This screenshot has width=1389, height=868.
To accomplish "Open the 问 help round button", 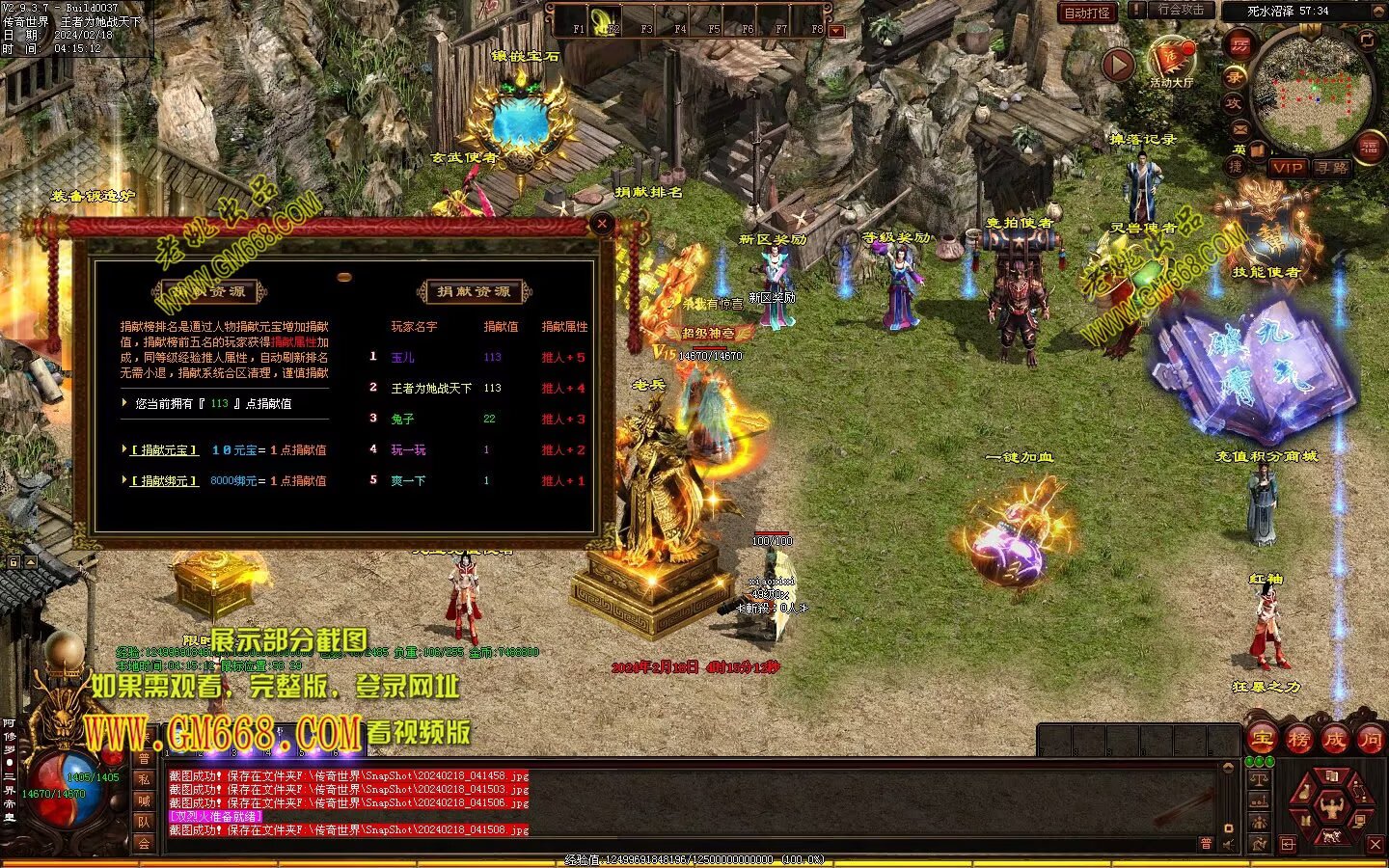I will coord(1370,740).
